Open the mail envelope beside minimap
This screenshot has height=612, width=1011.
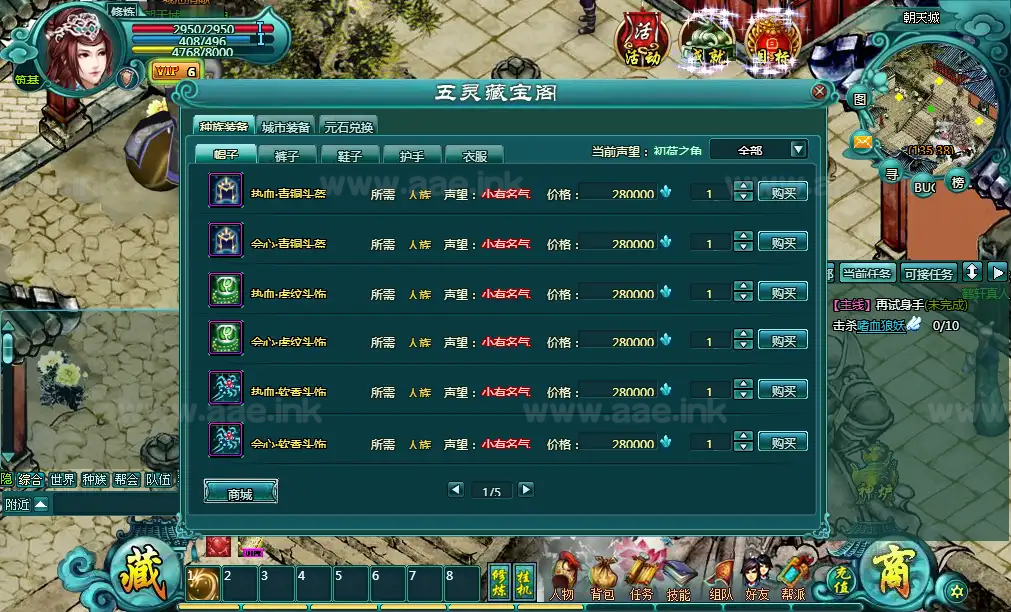coord(862,143)
